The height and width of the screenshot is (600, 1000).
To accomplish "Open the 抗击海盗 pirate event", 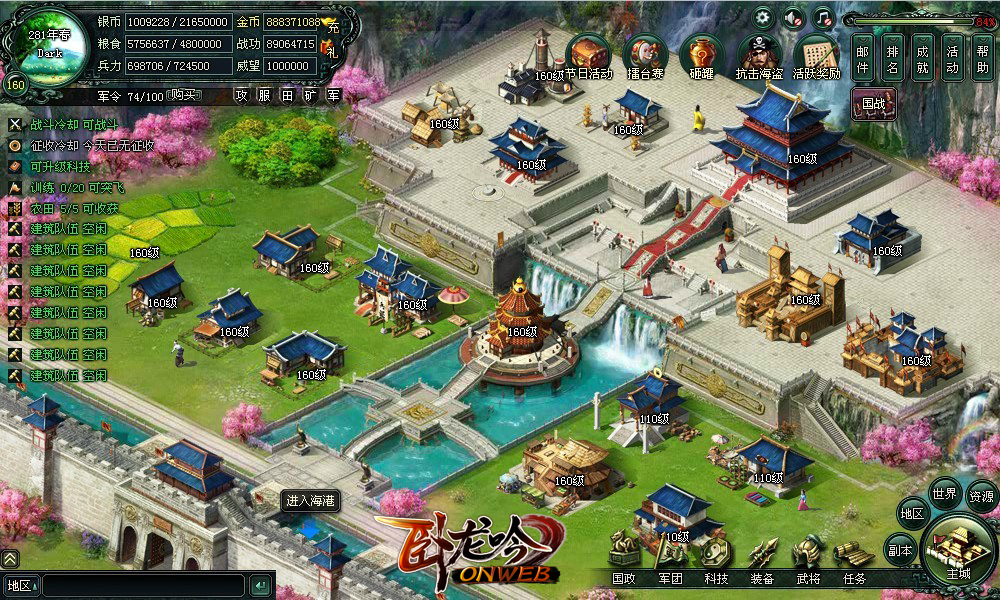I will click(759, 55).
